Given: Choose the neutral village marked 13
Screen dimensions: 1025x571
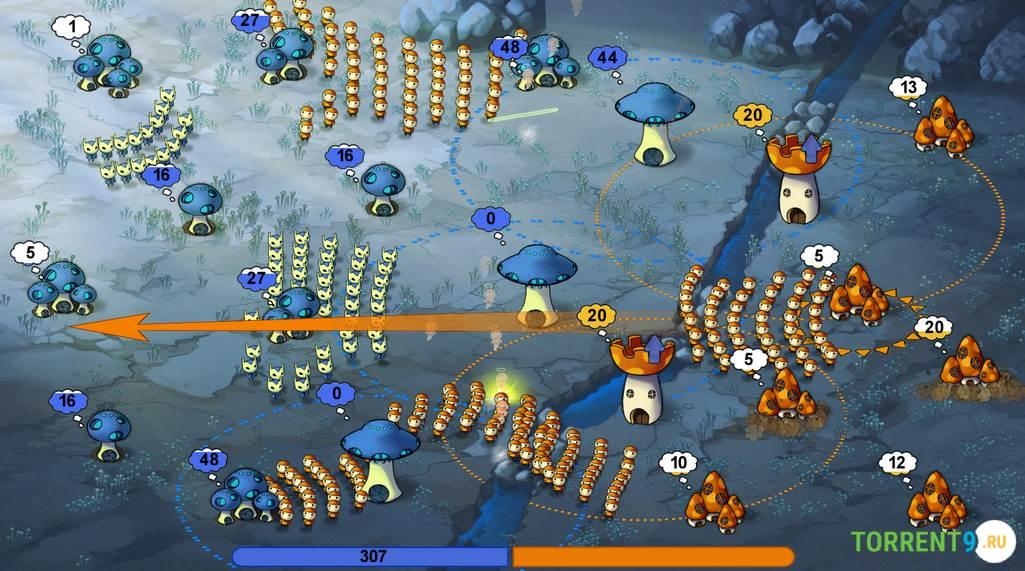Looking at the screenshot, I should 945,124.
